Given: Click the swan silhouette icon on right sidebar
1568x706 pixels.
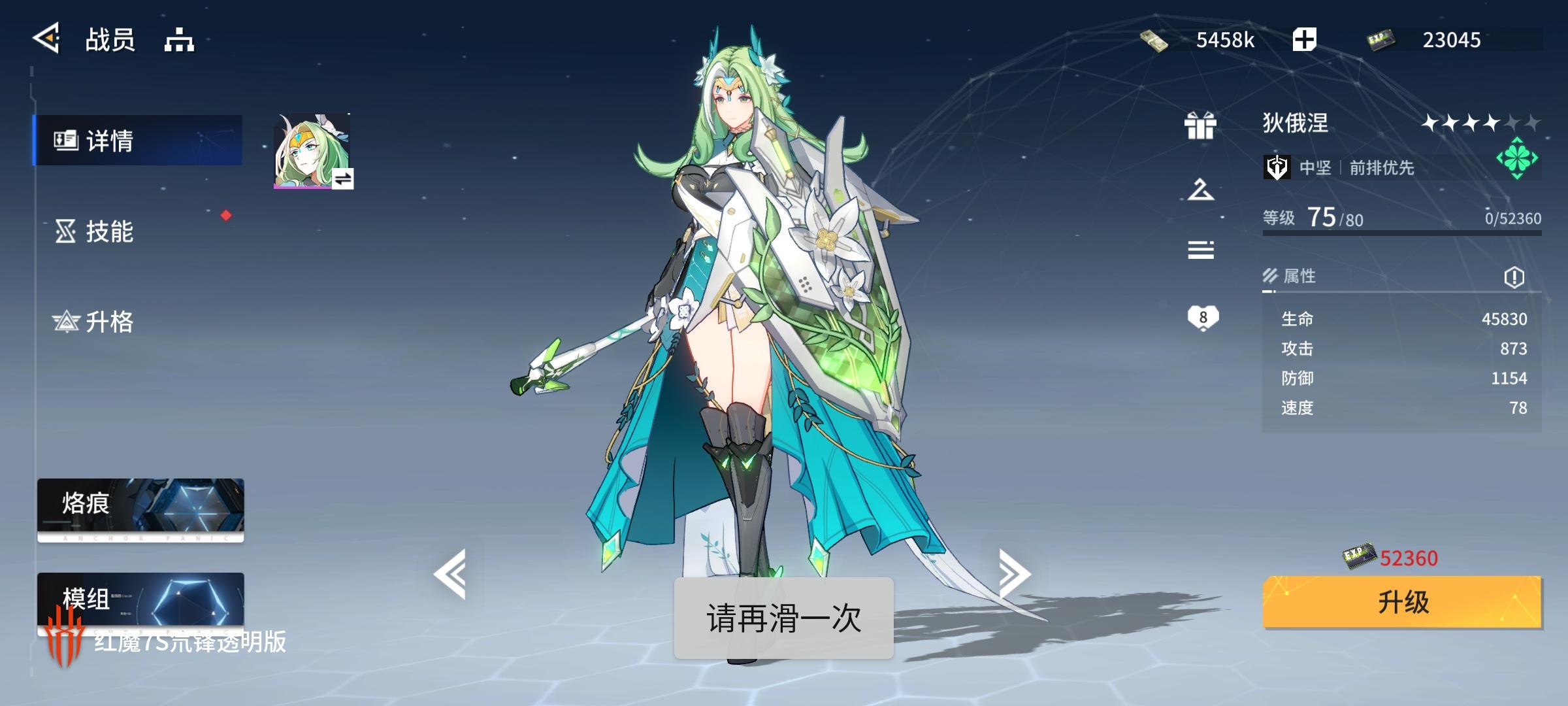Looking at the screenshot, I should click(x=1200, y=190).
